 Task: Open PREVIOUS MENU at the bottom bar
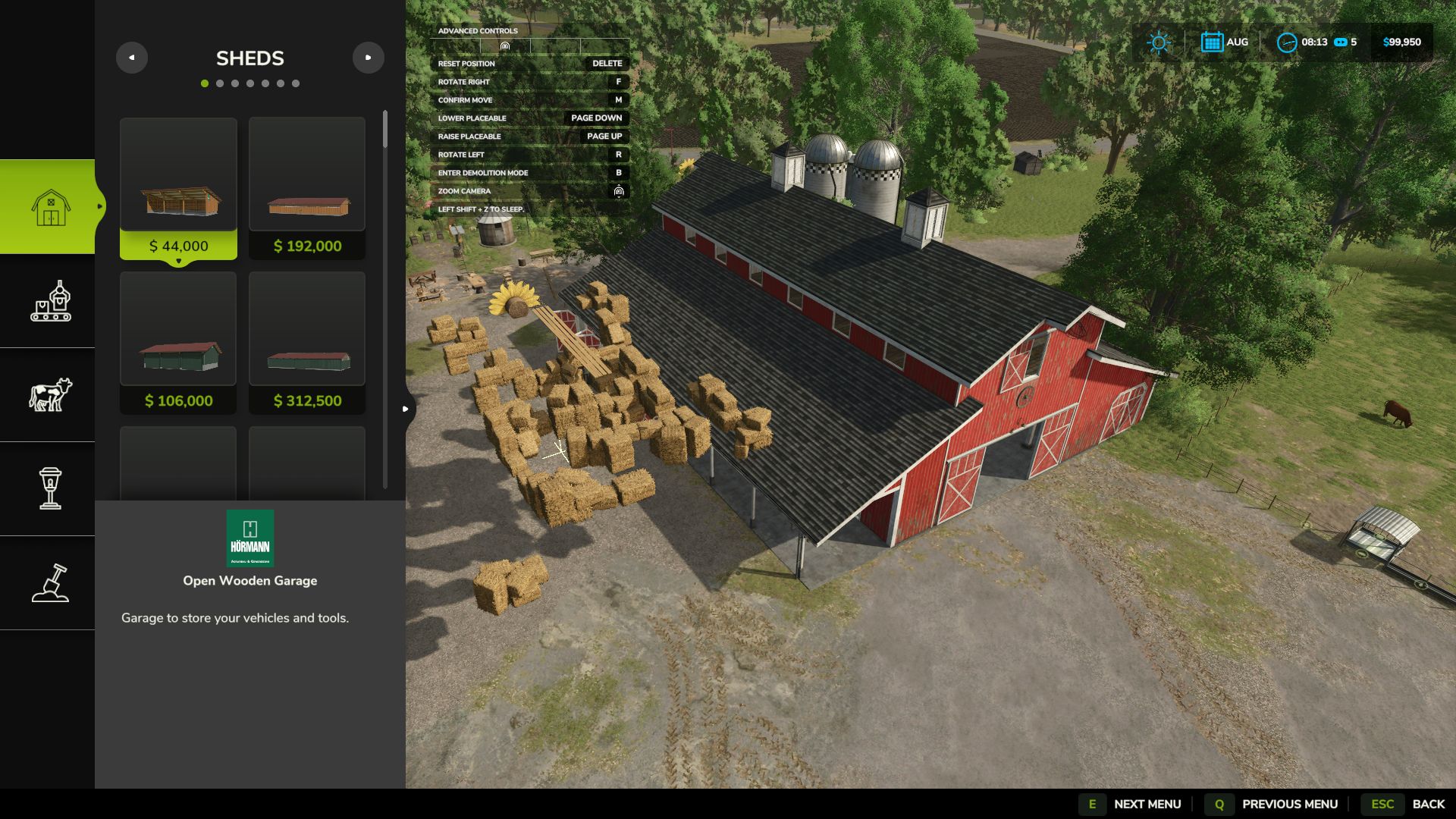coord(1291,804)
